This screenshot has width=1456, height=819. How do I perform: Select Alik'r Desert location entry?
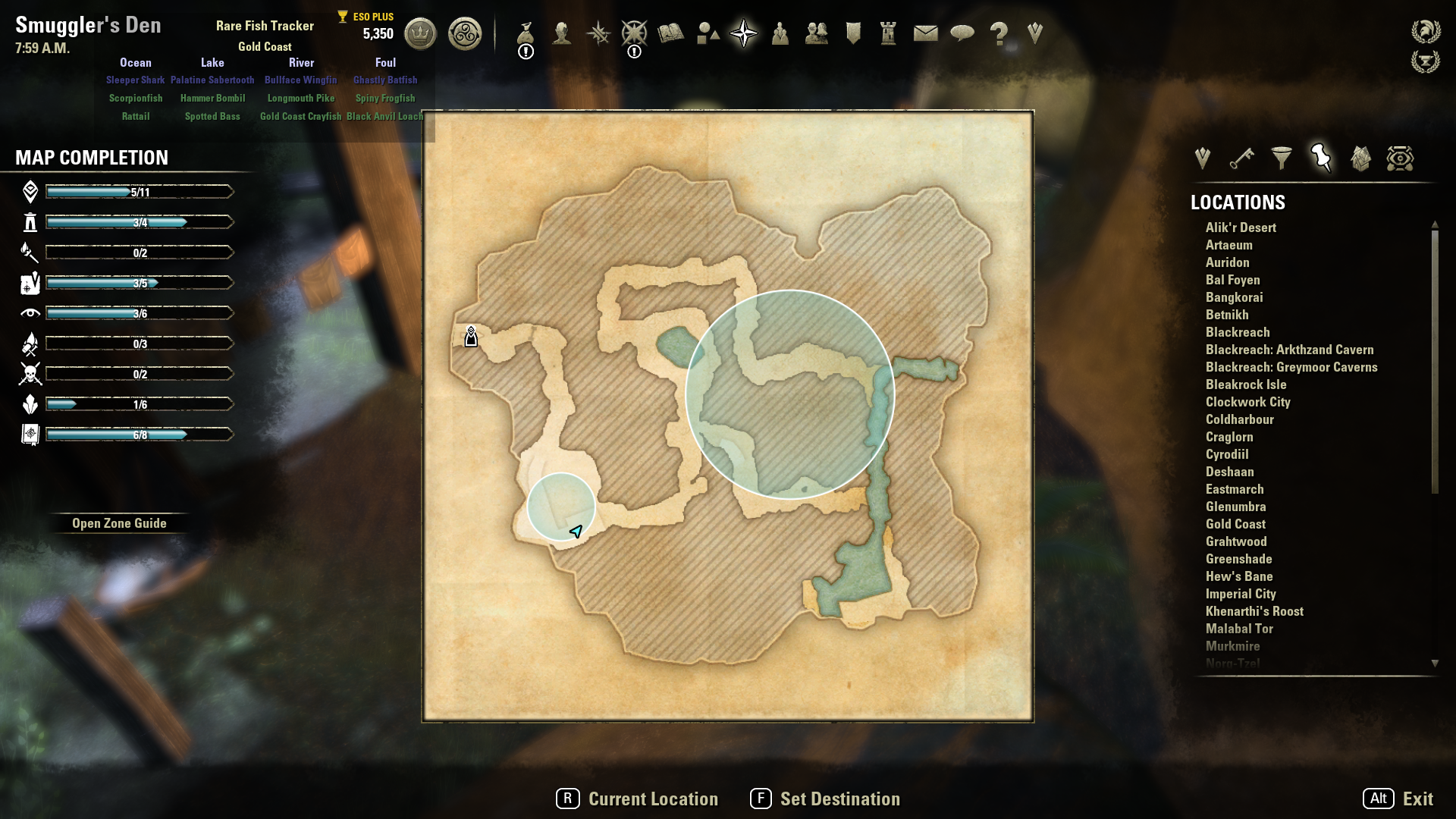[1241, 227]
